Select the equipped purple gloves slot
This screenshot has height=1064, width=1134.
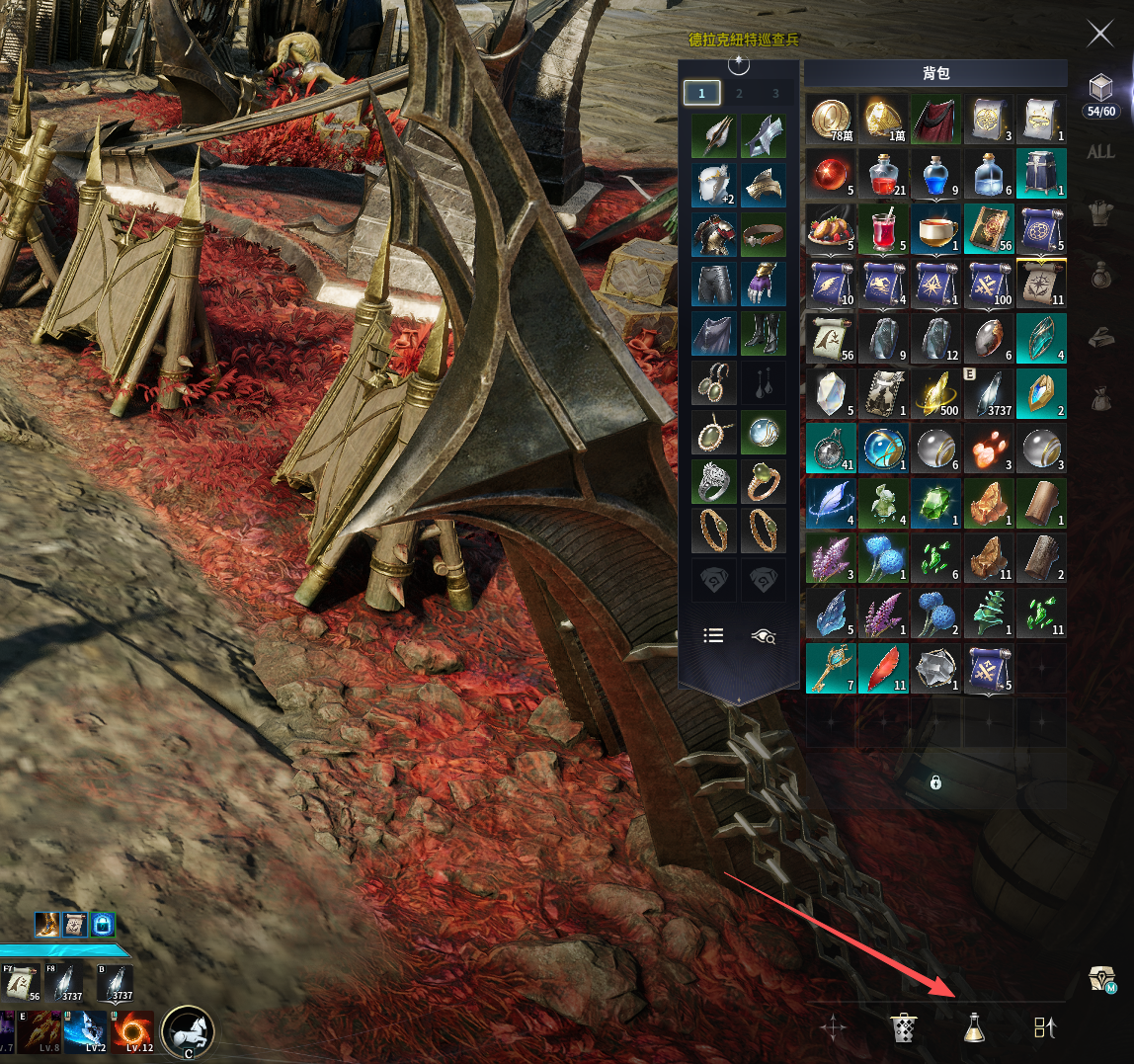point(764,284)
